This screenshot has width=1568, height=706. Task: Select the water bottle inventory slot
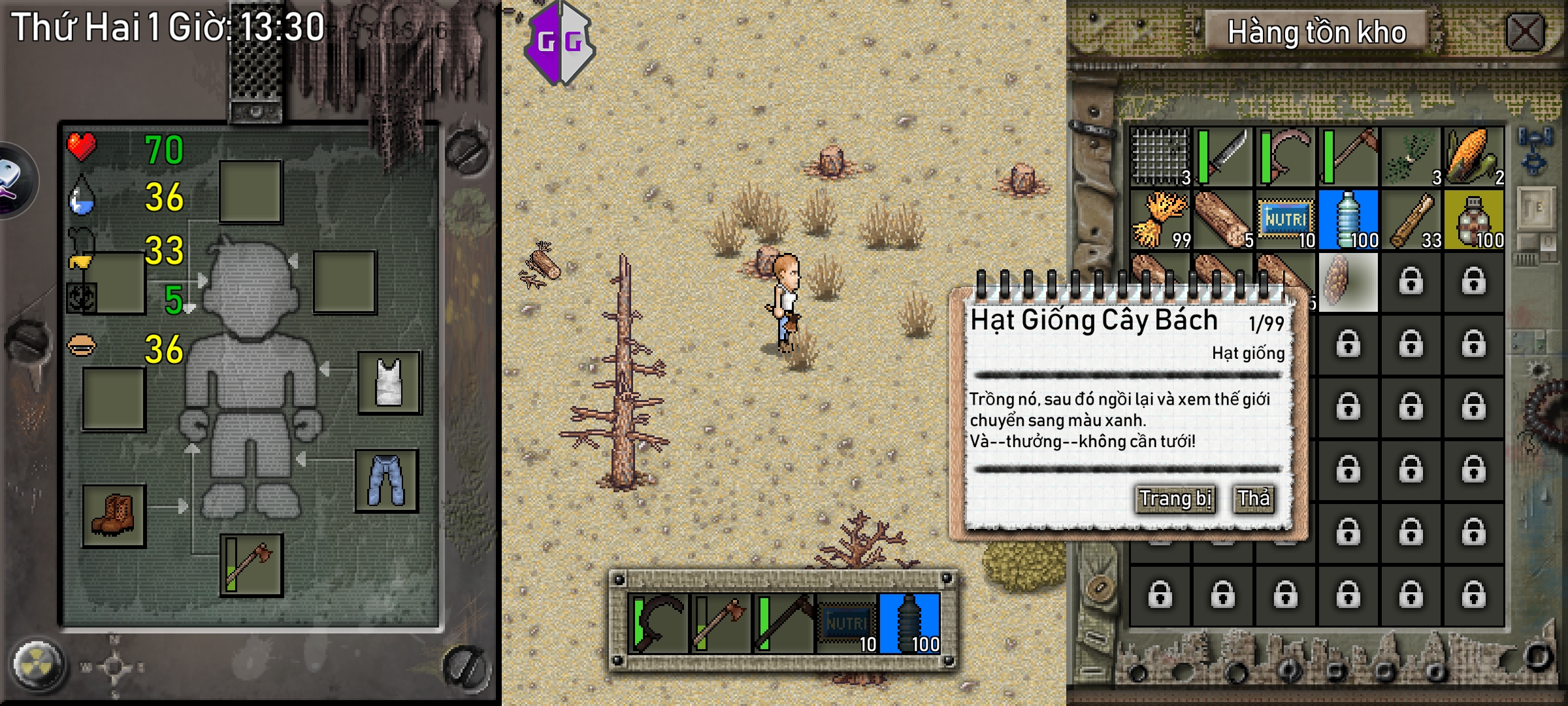[x=1348, y=220]
